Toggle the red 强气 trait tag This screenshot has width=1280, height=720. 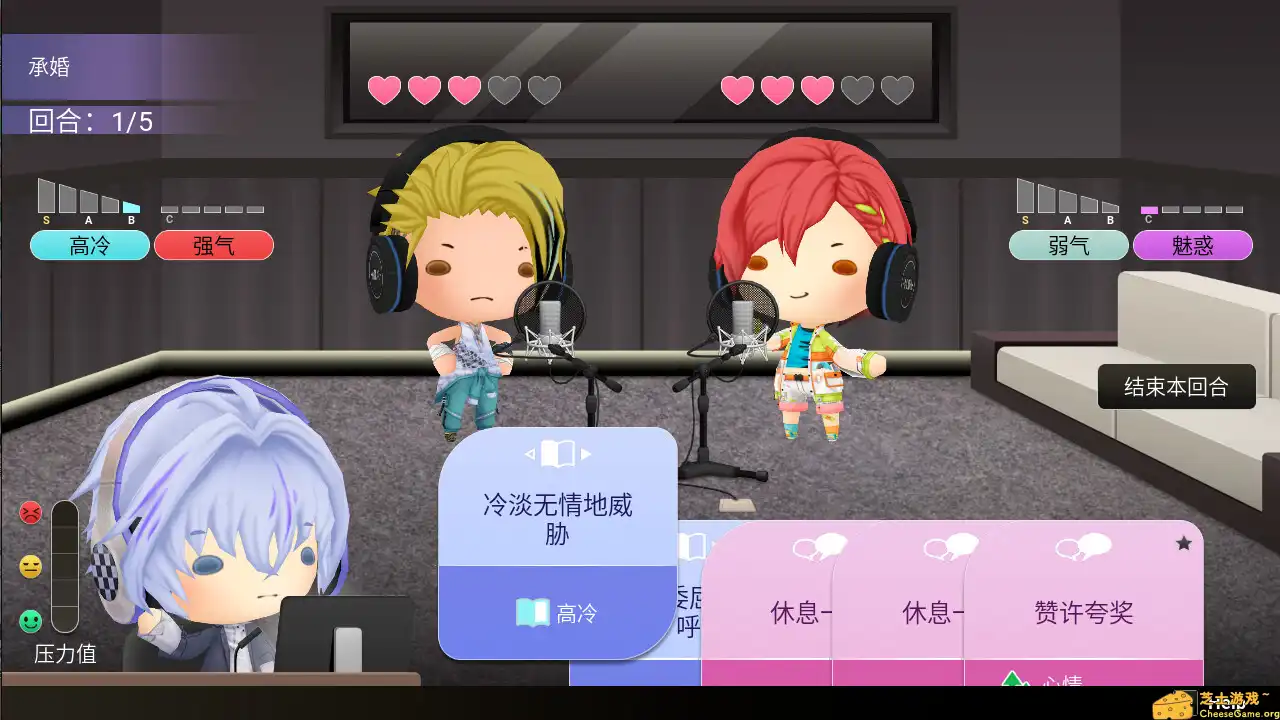click(214, 245)
